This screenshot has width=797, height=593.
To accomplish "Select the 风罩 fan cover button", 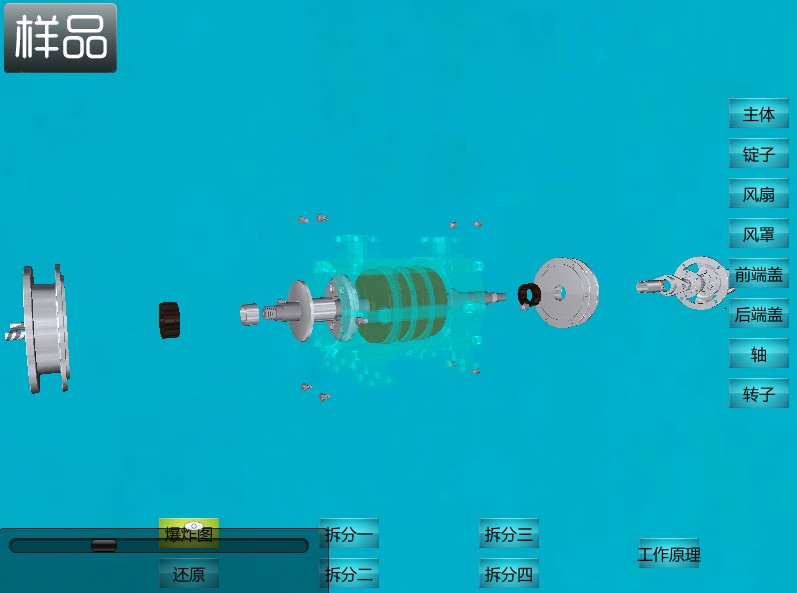I will [x=758, y=234].
